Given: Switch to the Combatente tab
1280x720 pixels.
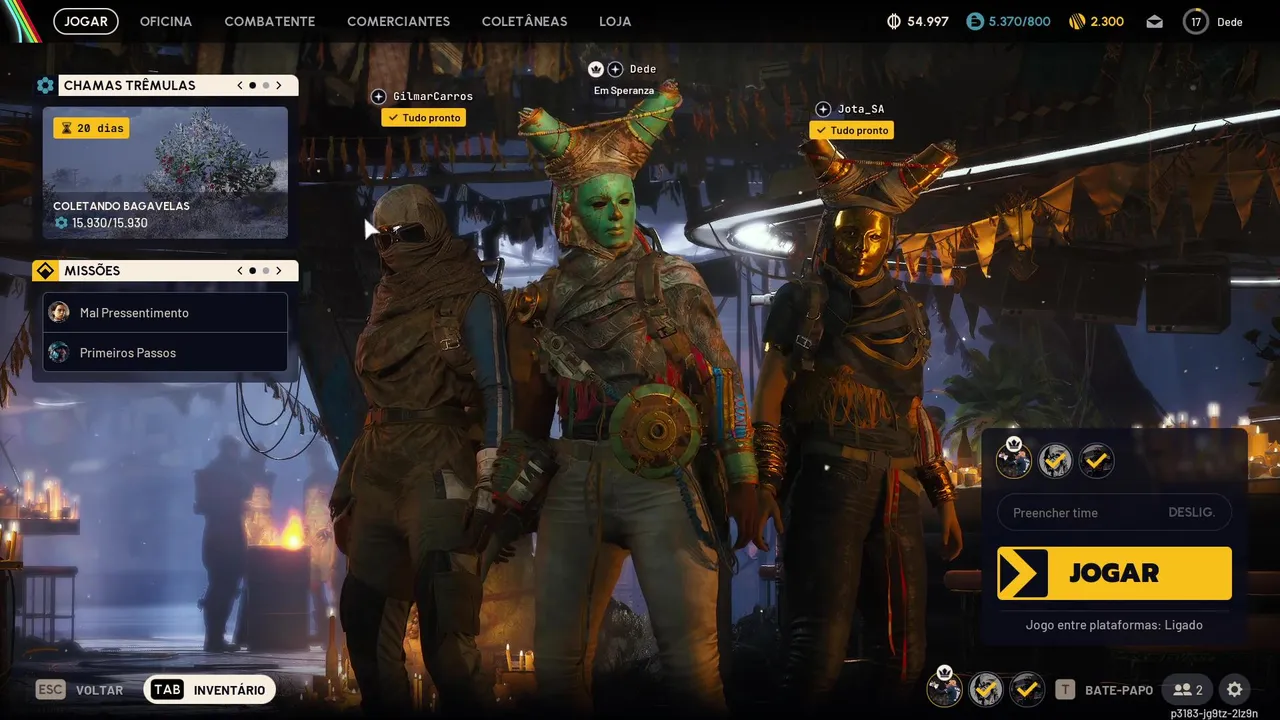Looking at the screenshot, I should [x=269, y=21].
